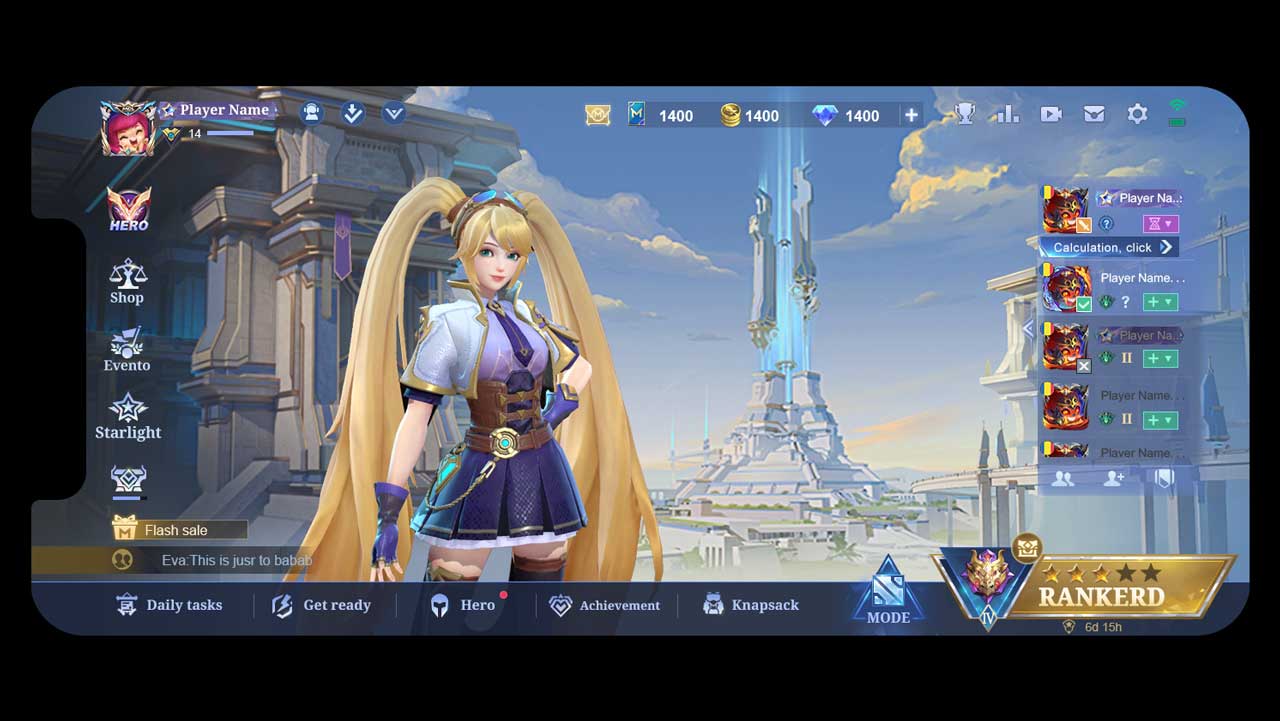Open the leaderboard bar-chart icon
Image resolution: width=1280 pixels, height=721 pixels.
[1006, 114]
